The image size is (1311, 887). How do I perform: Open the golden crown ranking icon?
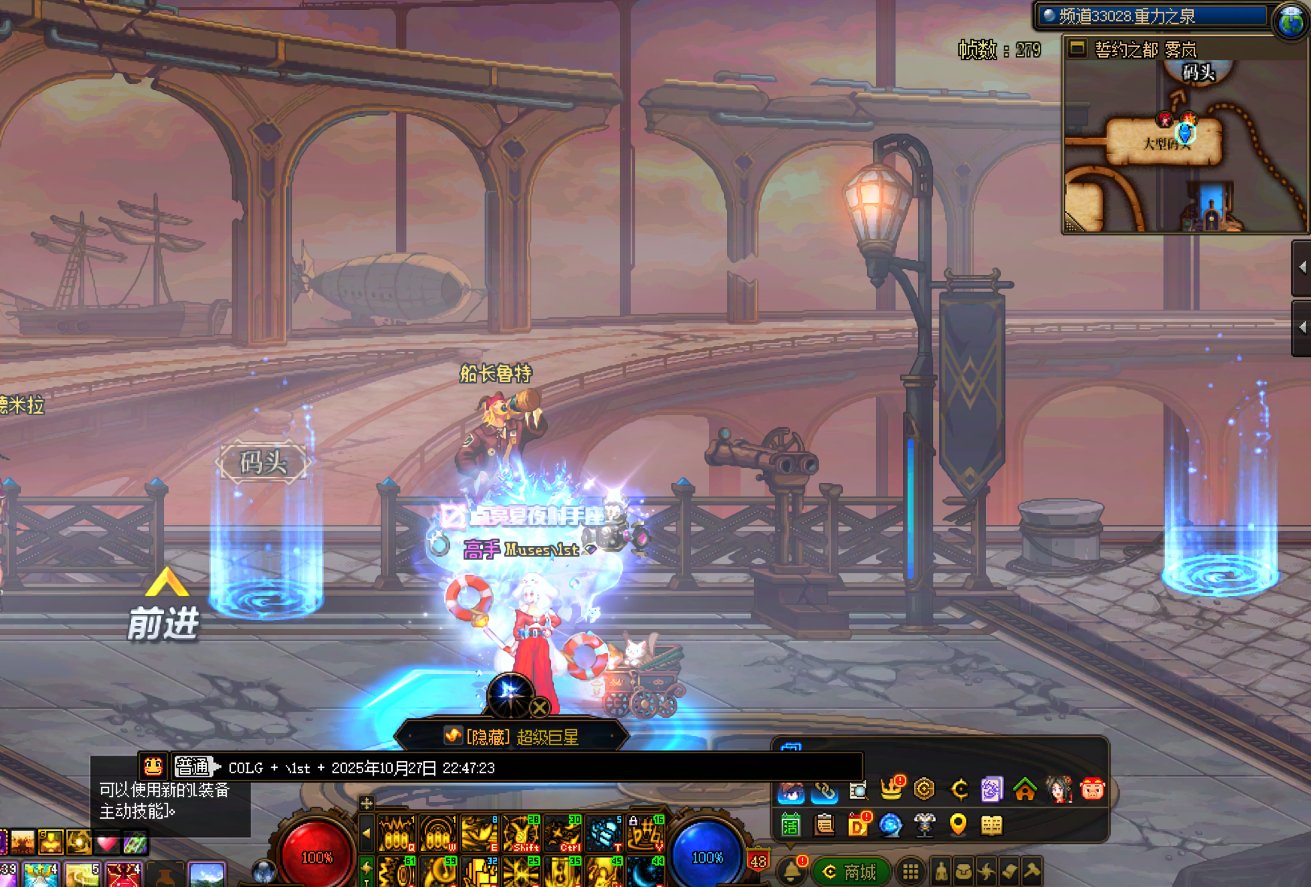891,790
